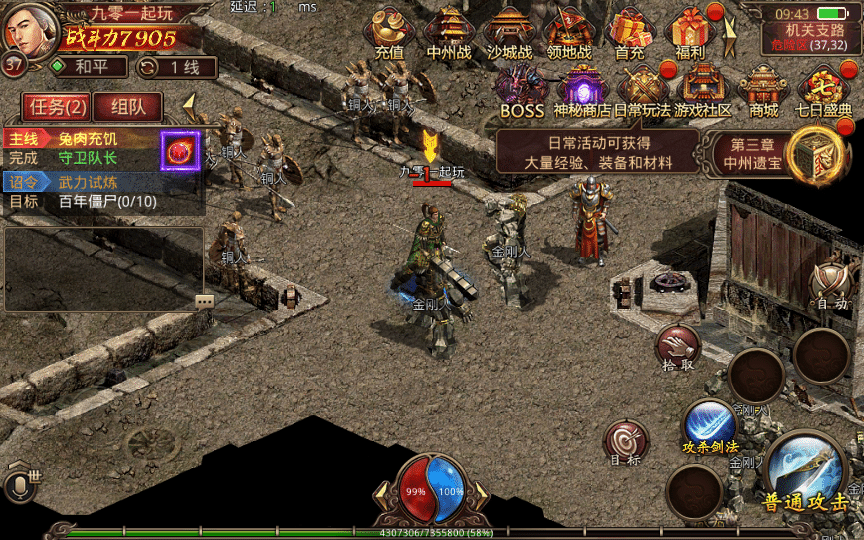Open the BOSS menu icon
Screen dimensions: 864x540
pos(522,90)
